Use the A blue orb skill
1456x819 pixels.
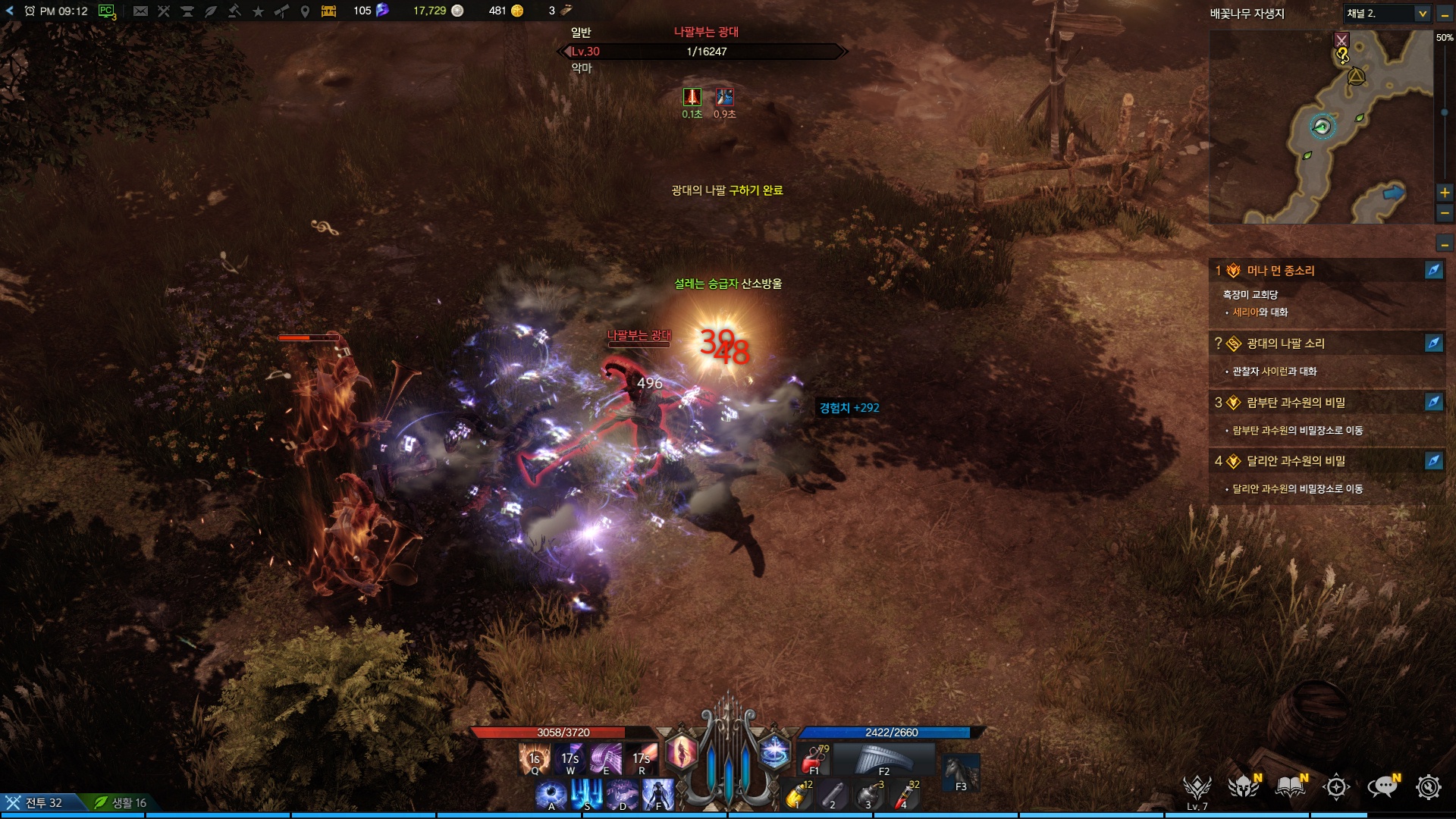(551, 795)
